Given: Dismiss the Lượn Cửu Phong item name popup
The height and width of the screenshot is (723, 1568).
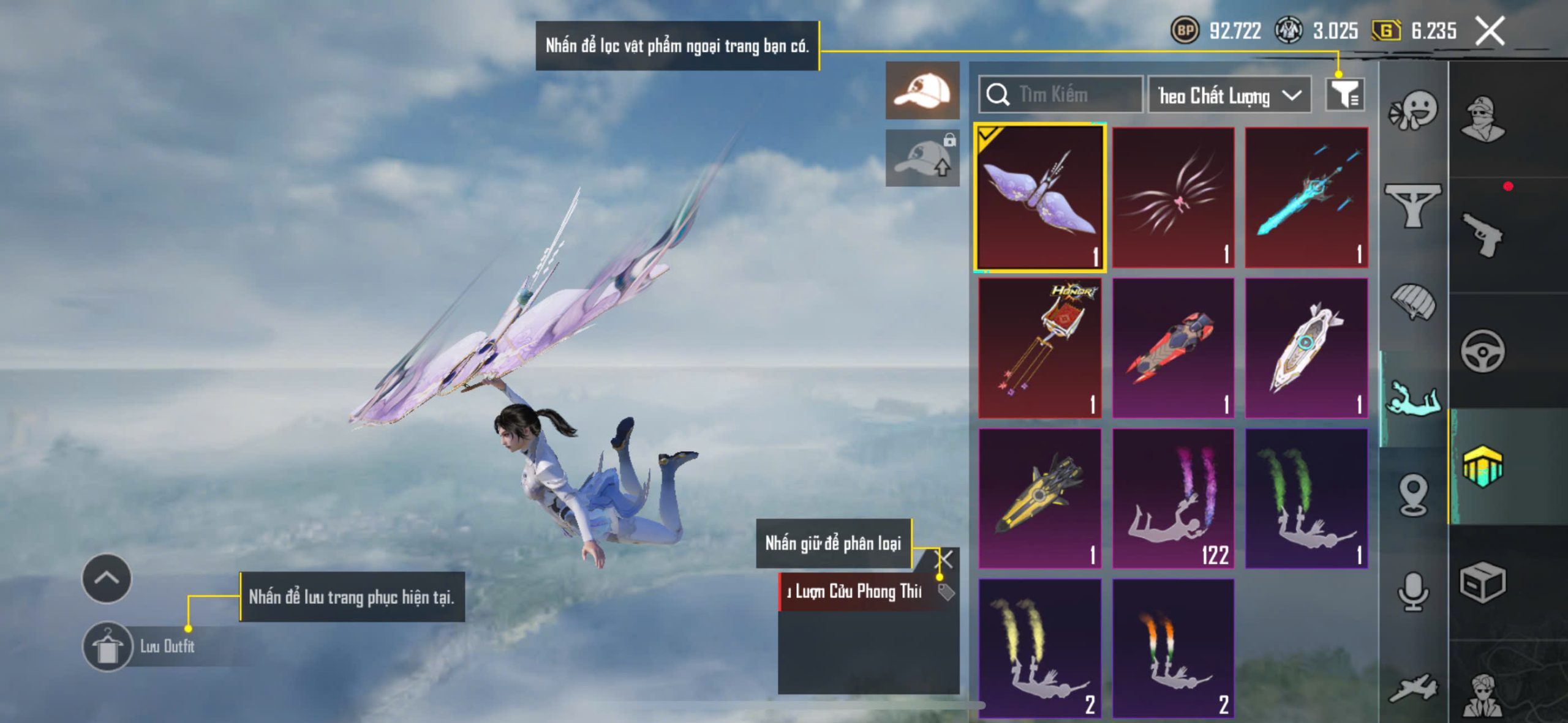Looking at the screenshot, I should click(x=945, y=558).
